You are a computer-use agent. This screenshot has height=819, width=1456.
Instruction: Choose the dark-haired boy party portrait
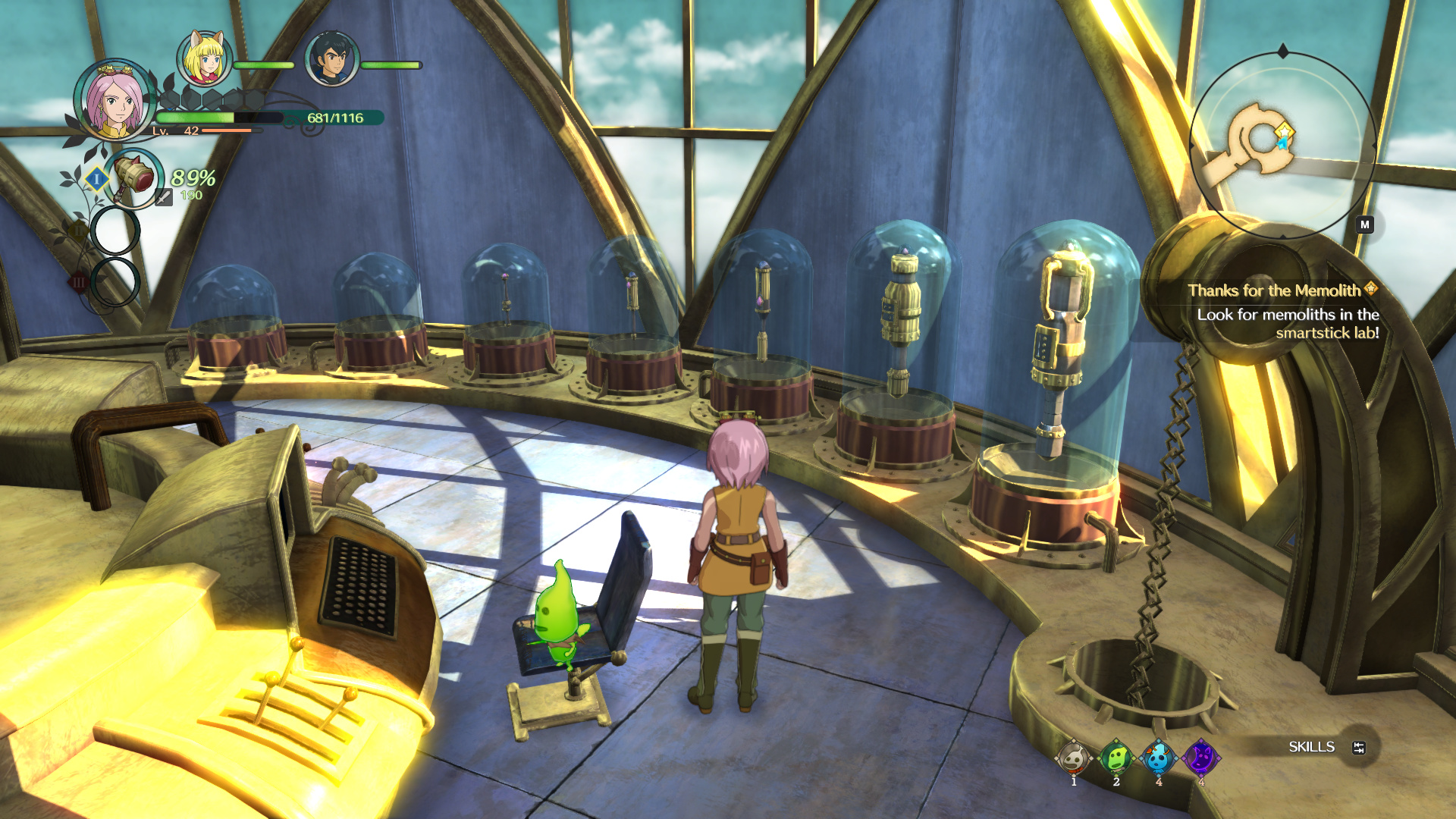331,59
